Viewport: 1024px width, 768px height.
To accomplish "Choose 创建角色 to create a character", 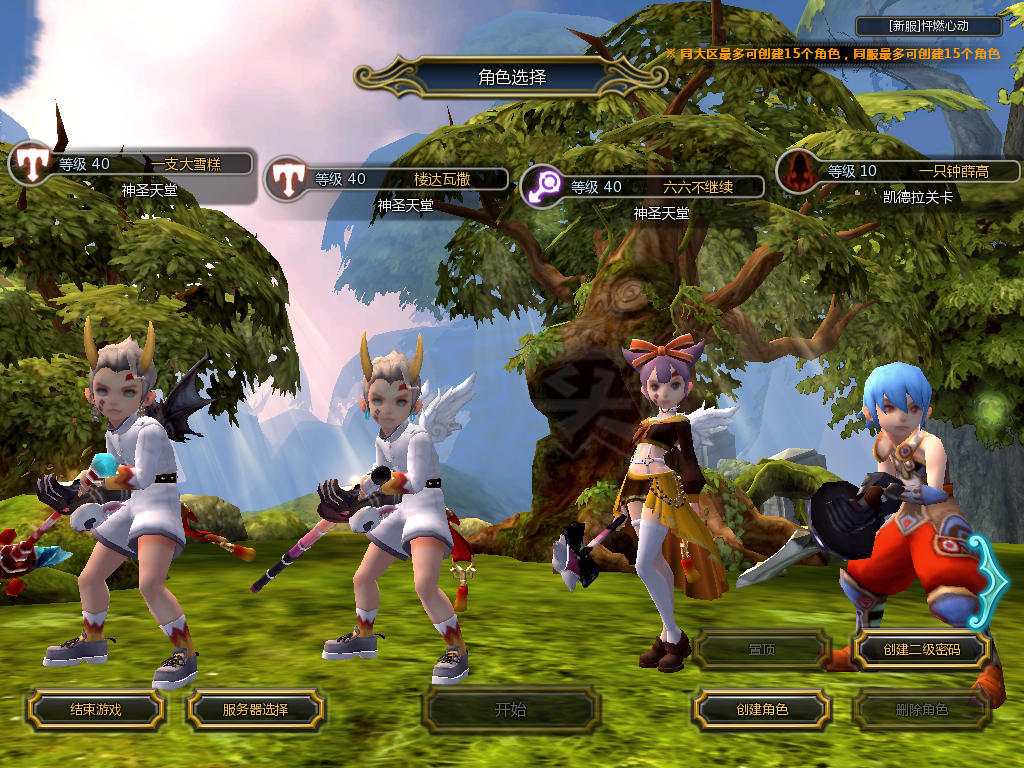I will [761, 710].
